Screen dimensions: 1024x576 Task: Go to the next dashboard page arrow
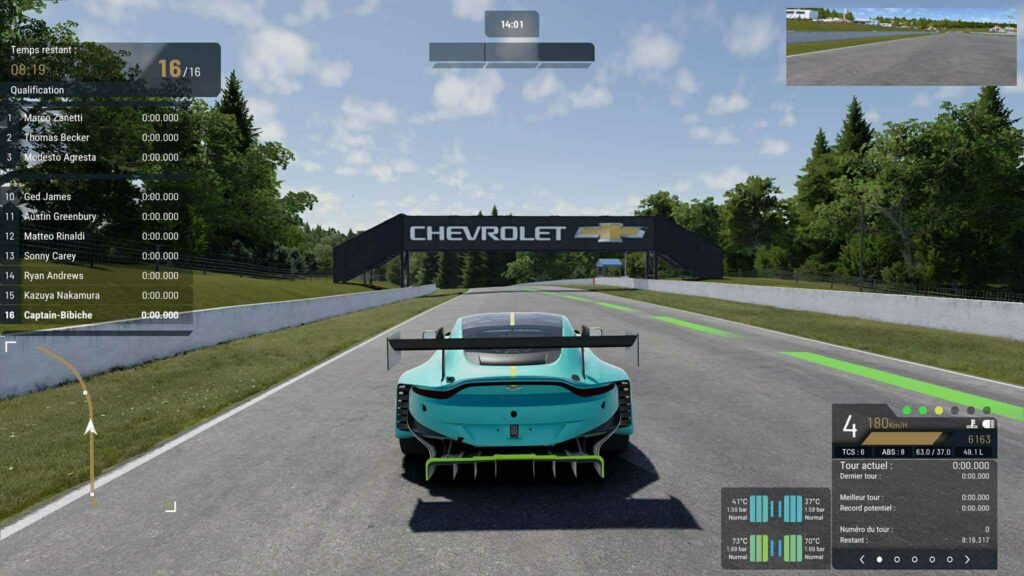point(968,560)
